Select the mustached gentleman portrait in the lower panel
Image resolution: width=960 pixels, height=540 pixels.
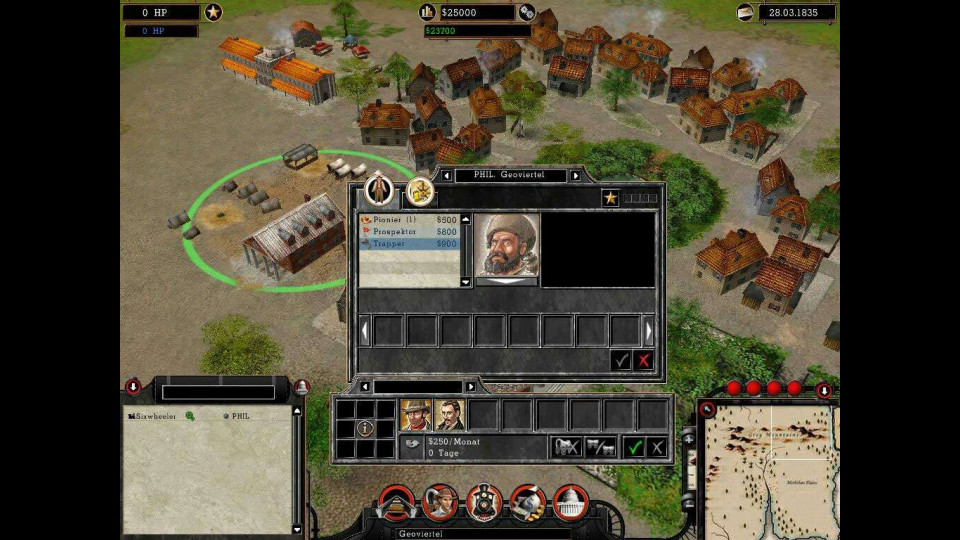450,414
